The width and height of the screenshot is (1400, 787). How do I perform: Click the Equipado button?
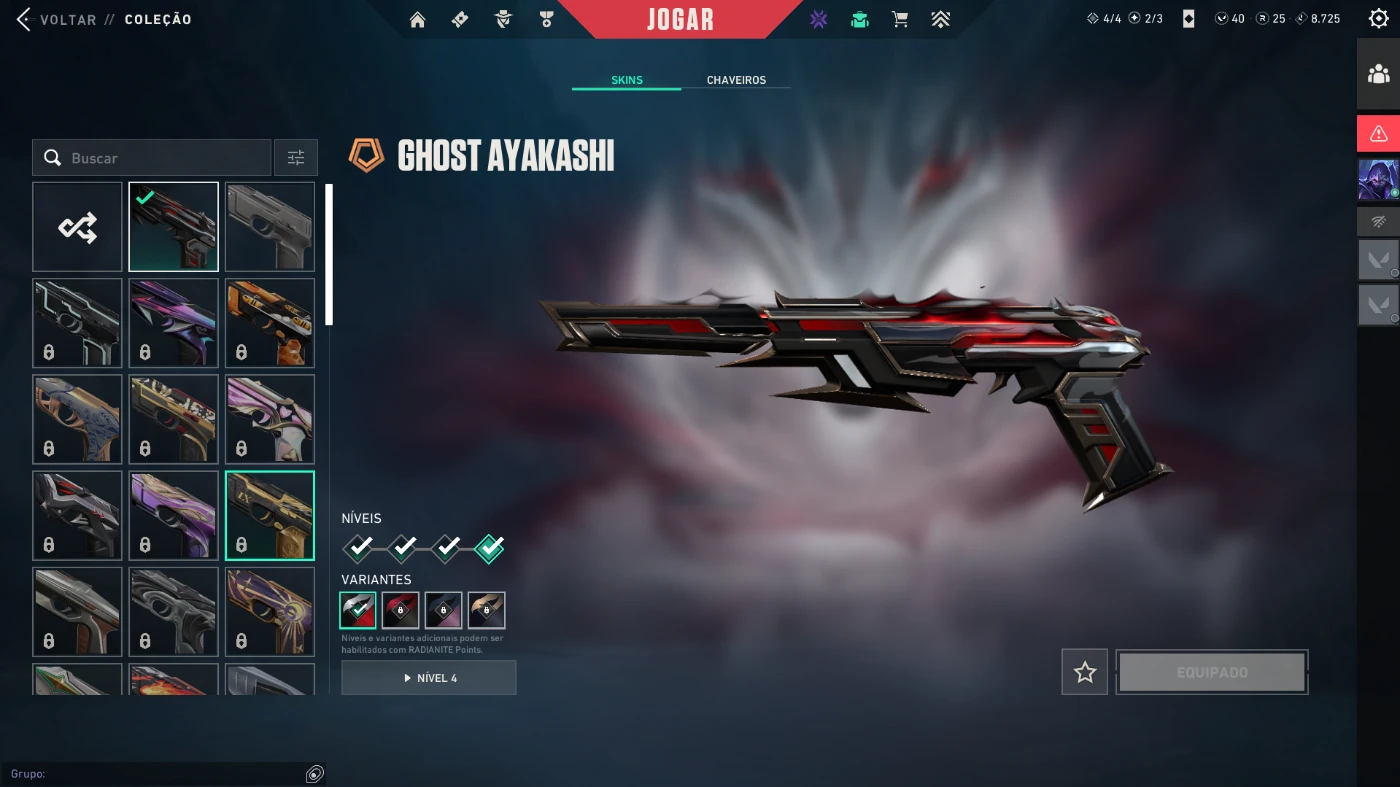tap(1212, 673)
